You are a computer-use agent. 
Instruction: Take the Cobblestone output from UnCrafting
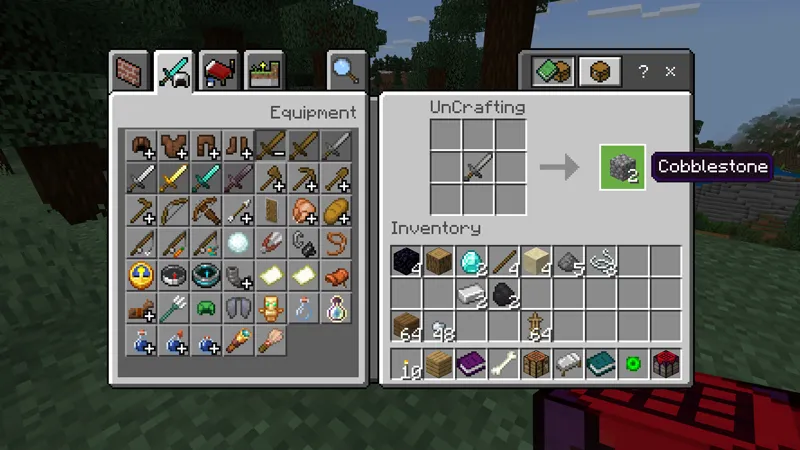click(622, 167)
